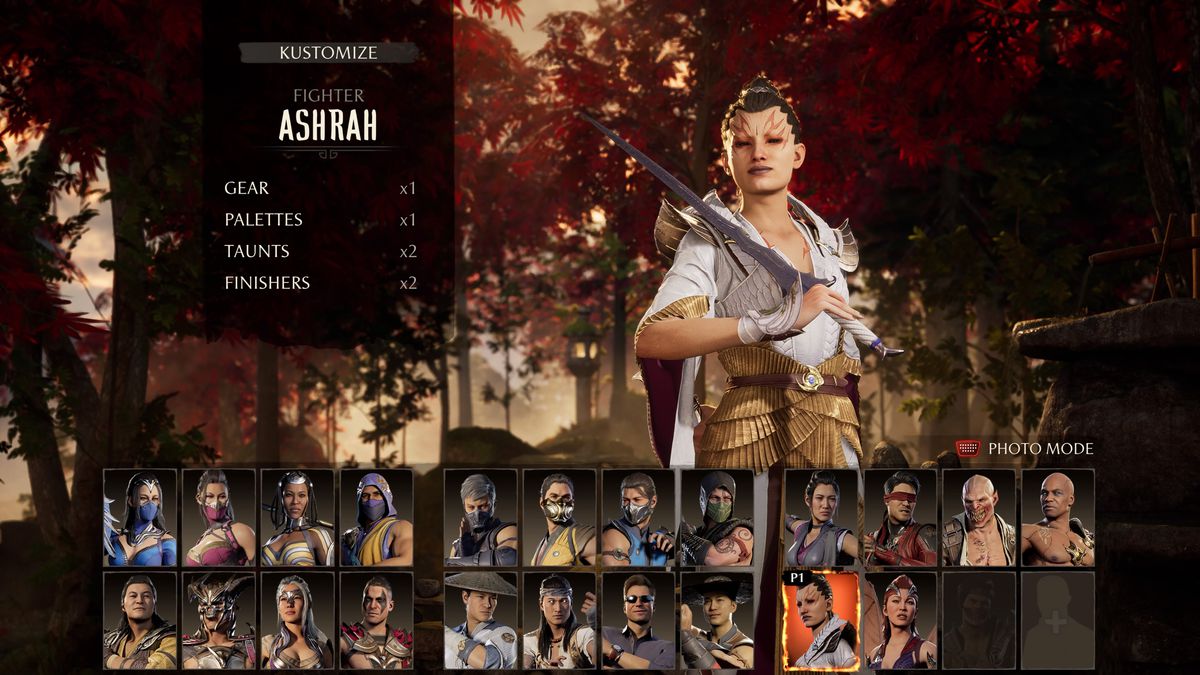Image resolution: width=1200 pixels, height=675 pixels.
Task: Choose bald Geras portrait
Action: (1058, 517)
